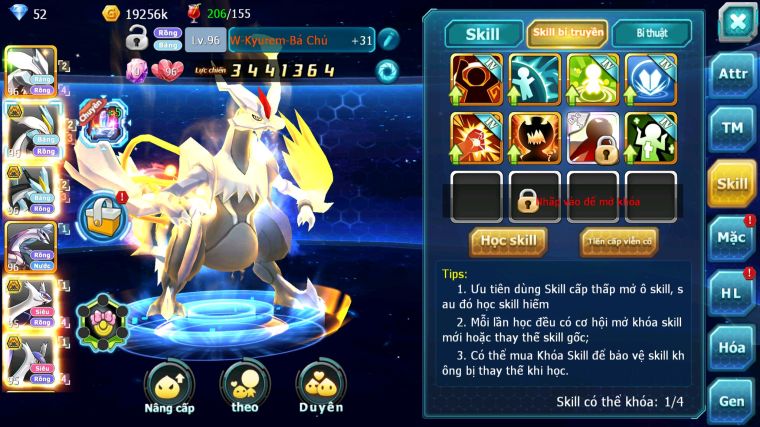Select the locked skill with padlock icon
The width and height of the screenshot is (760, 427).
[x=593, y=137]
